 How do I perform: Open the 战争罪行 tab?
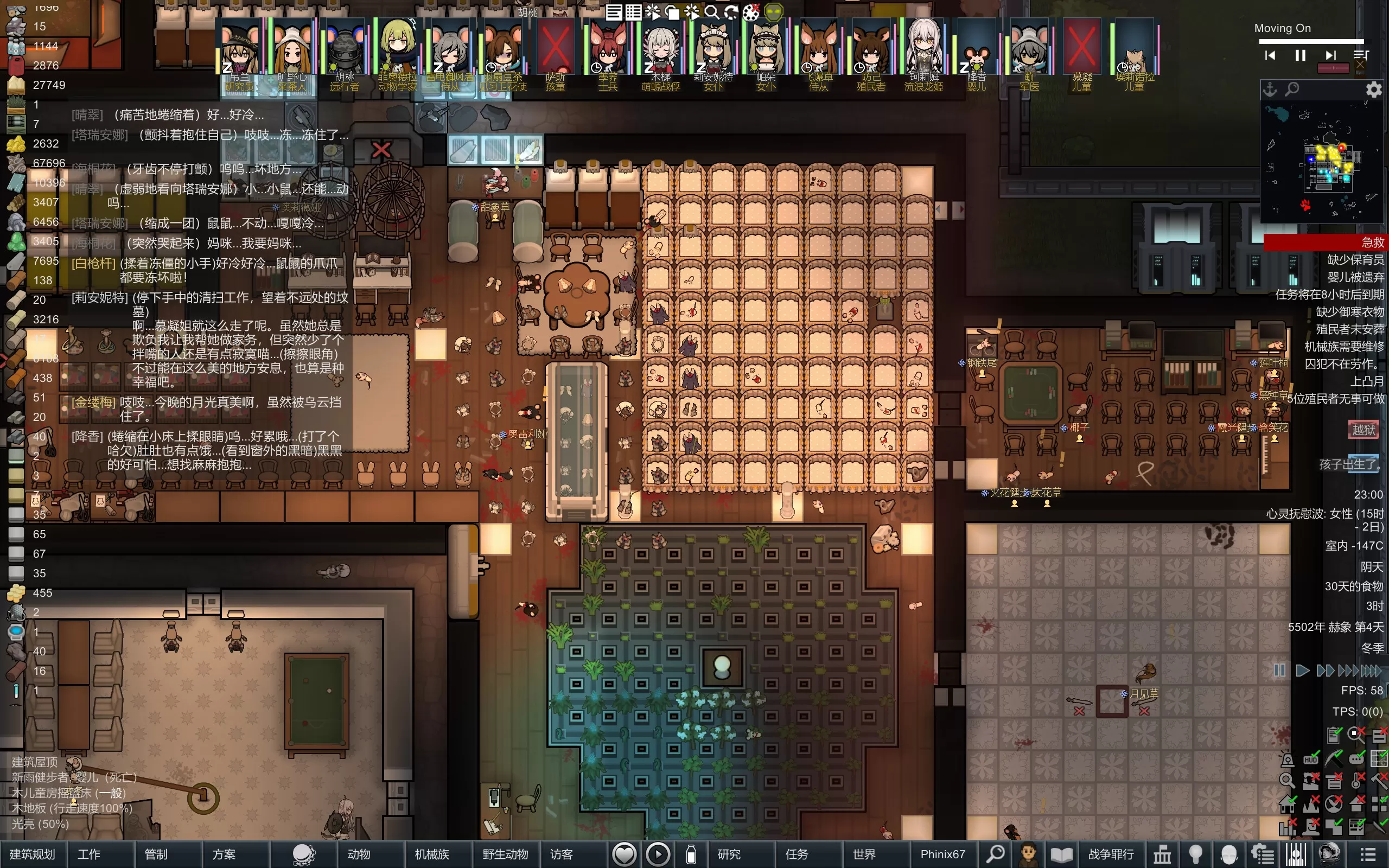[x=1111, y=854]
